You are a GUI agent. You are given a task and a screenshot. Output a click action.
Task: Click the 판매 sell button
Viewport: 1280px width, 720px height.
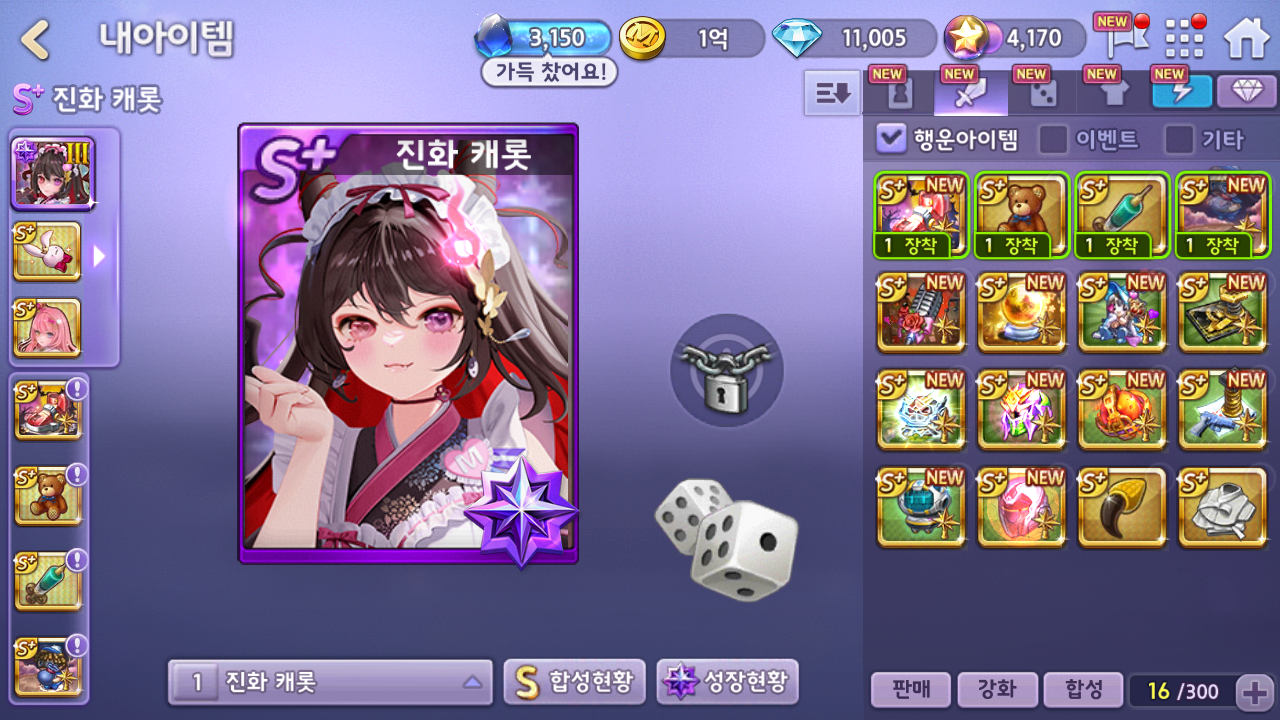coord(909,690)
